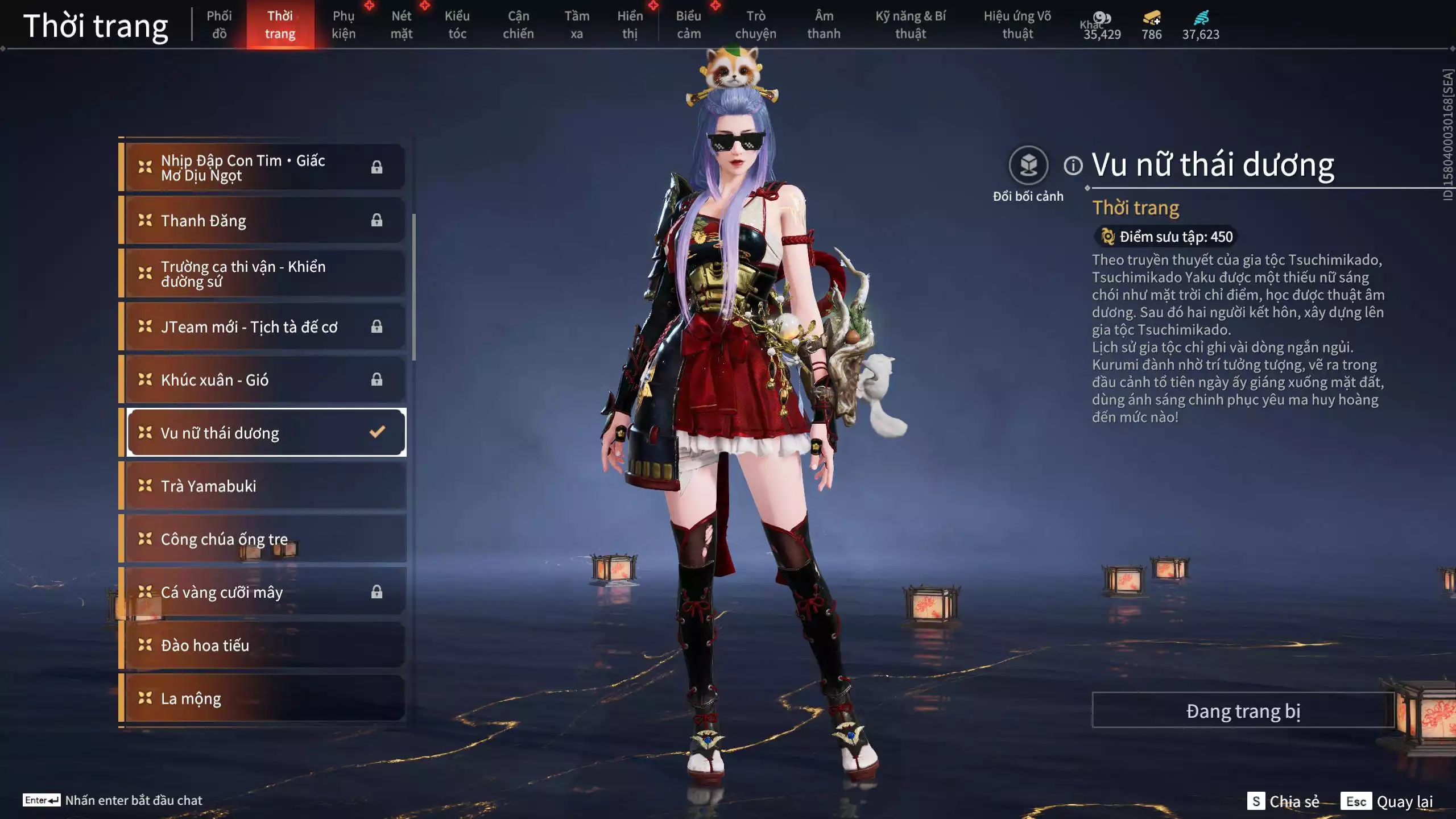
Task: Open the outfit info icon
Action: pyautogui.click(x=1073, y=166)
